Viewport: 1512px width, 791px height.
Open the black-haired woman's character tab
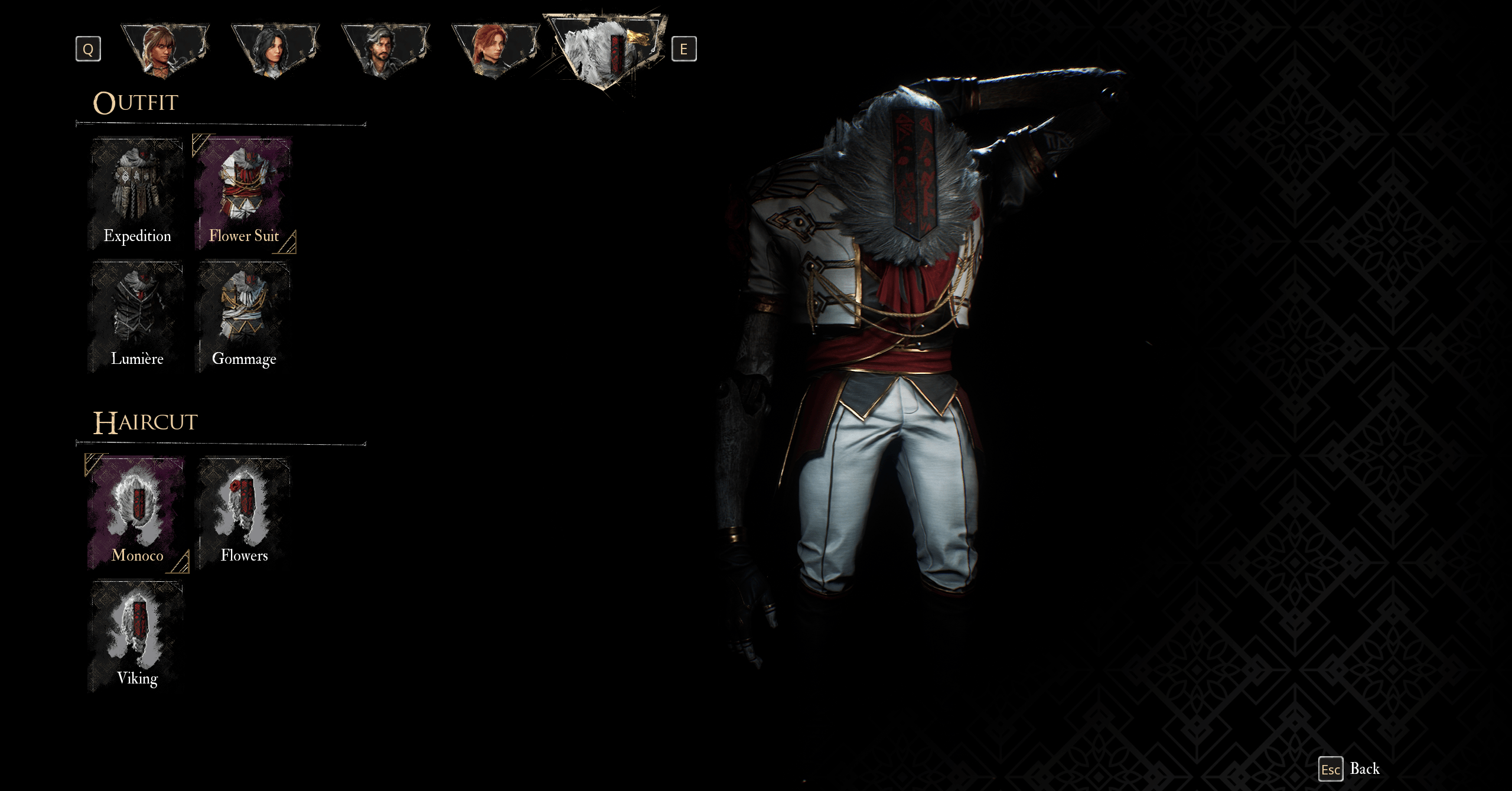coord(275,50)
